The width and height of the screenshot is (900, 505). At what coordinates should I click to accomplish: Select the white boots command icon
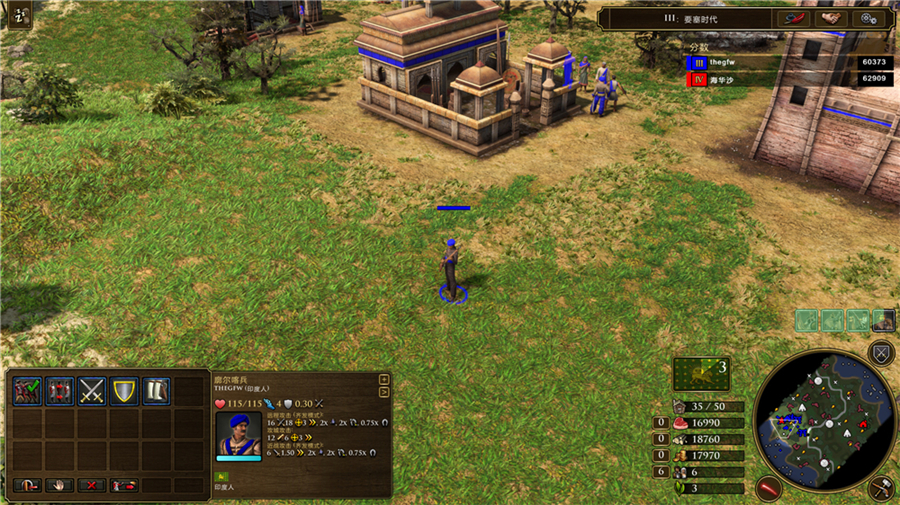156,390
